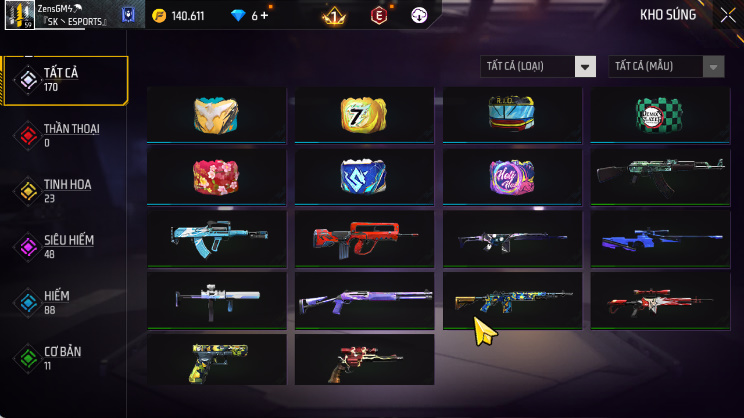744x418 pixels.
Task: Close the Kho Súng screen
Action: pos(727,15)
